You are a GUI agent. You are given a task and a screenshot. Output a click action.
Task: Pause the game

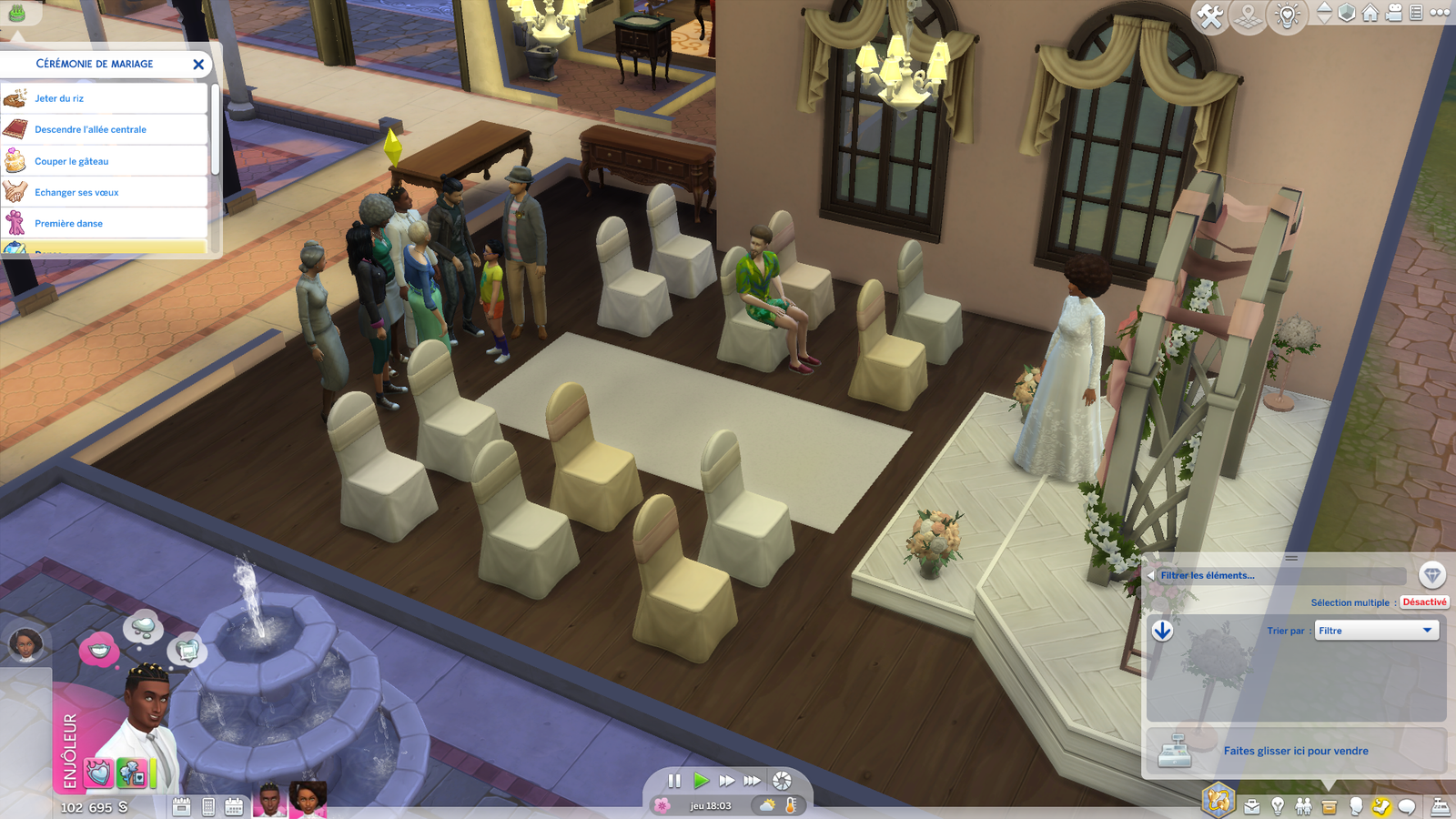tap(674, 781)
